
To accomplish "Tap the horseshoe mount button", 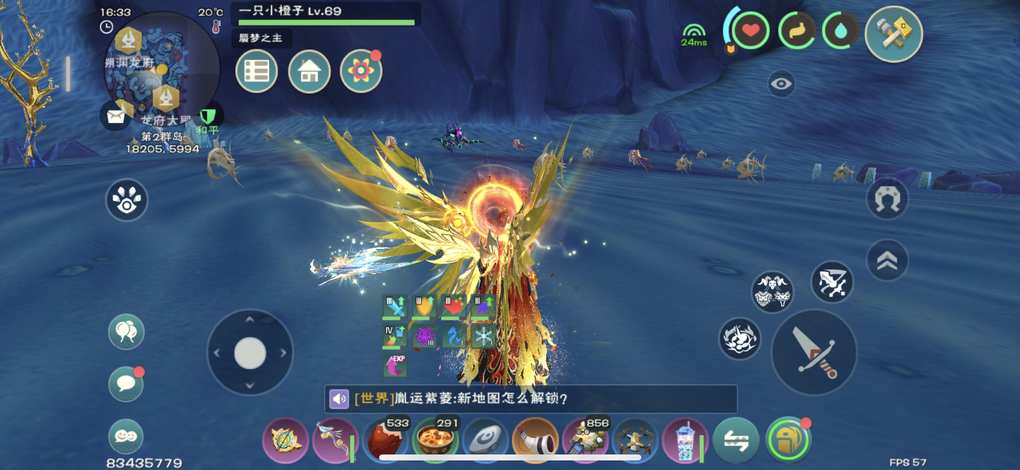I will click(886, 198).
